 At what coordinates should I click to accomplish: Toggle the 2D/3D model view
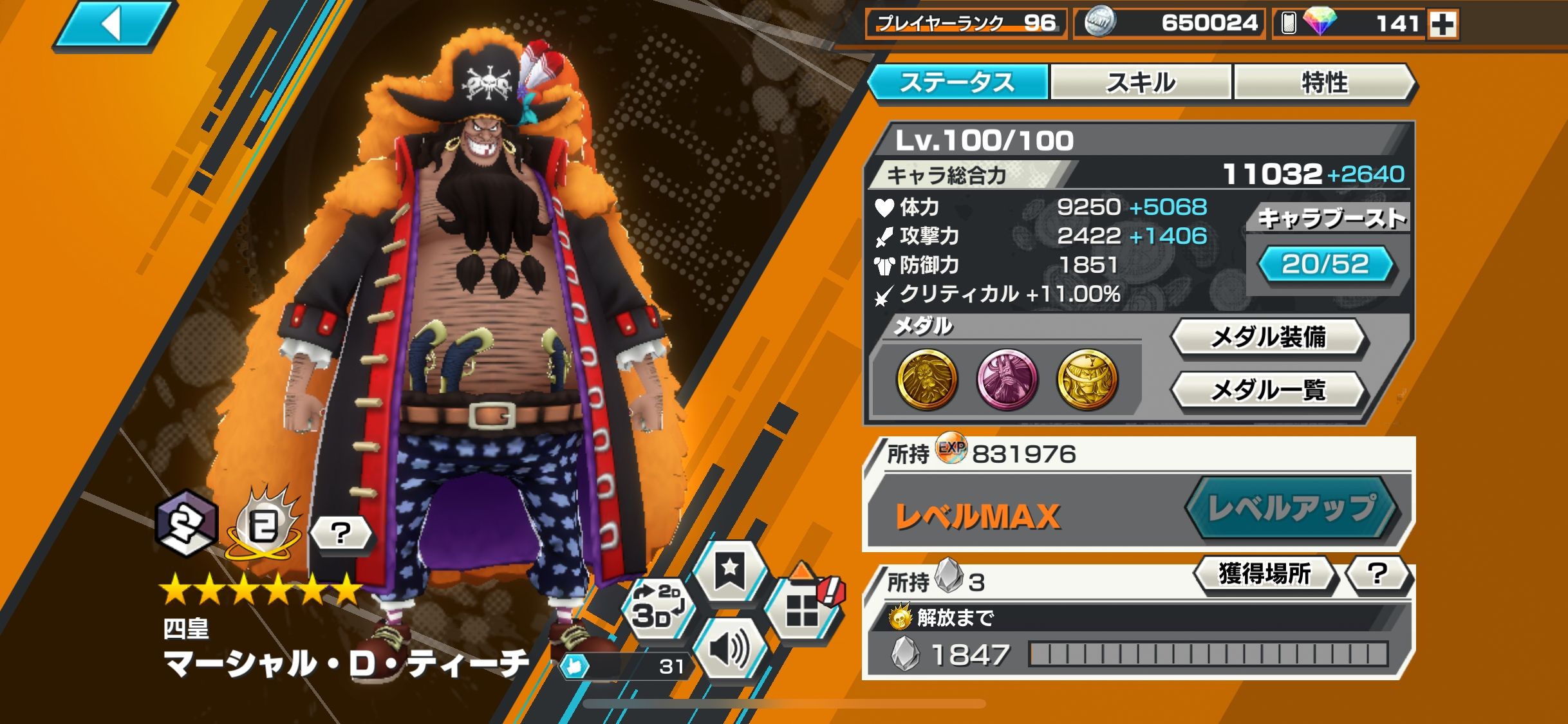click(x=657, y=608)
